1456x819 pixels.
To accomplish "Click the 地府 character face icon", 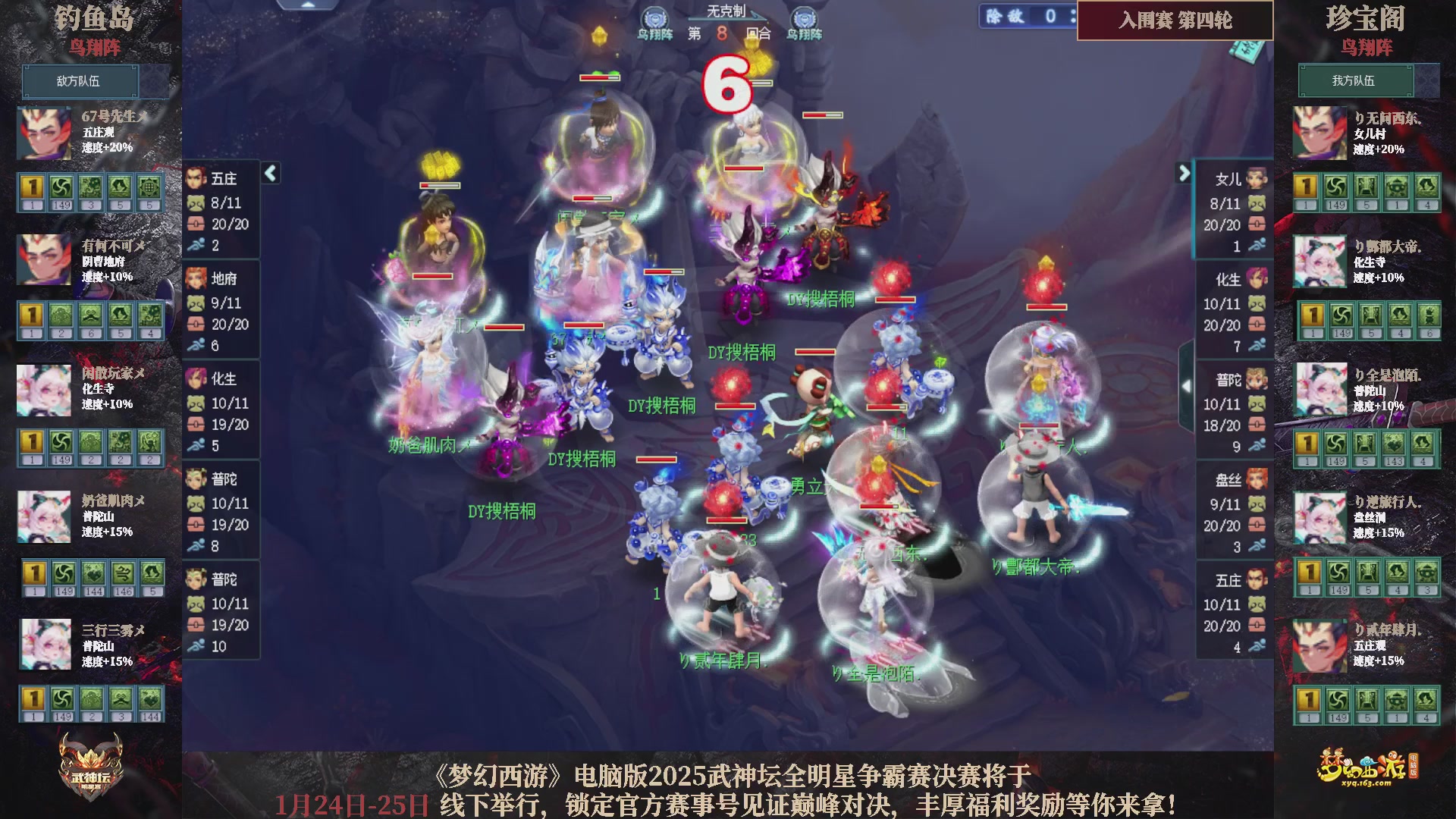I will coord(199,279).
